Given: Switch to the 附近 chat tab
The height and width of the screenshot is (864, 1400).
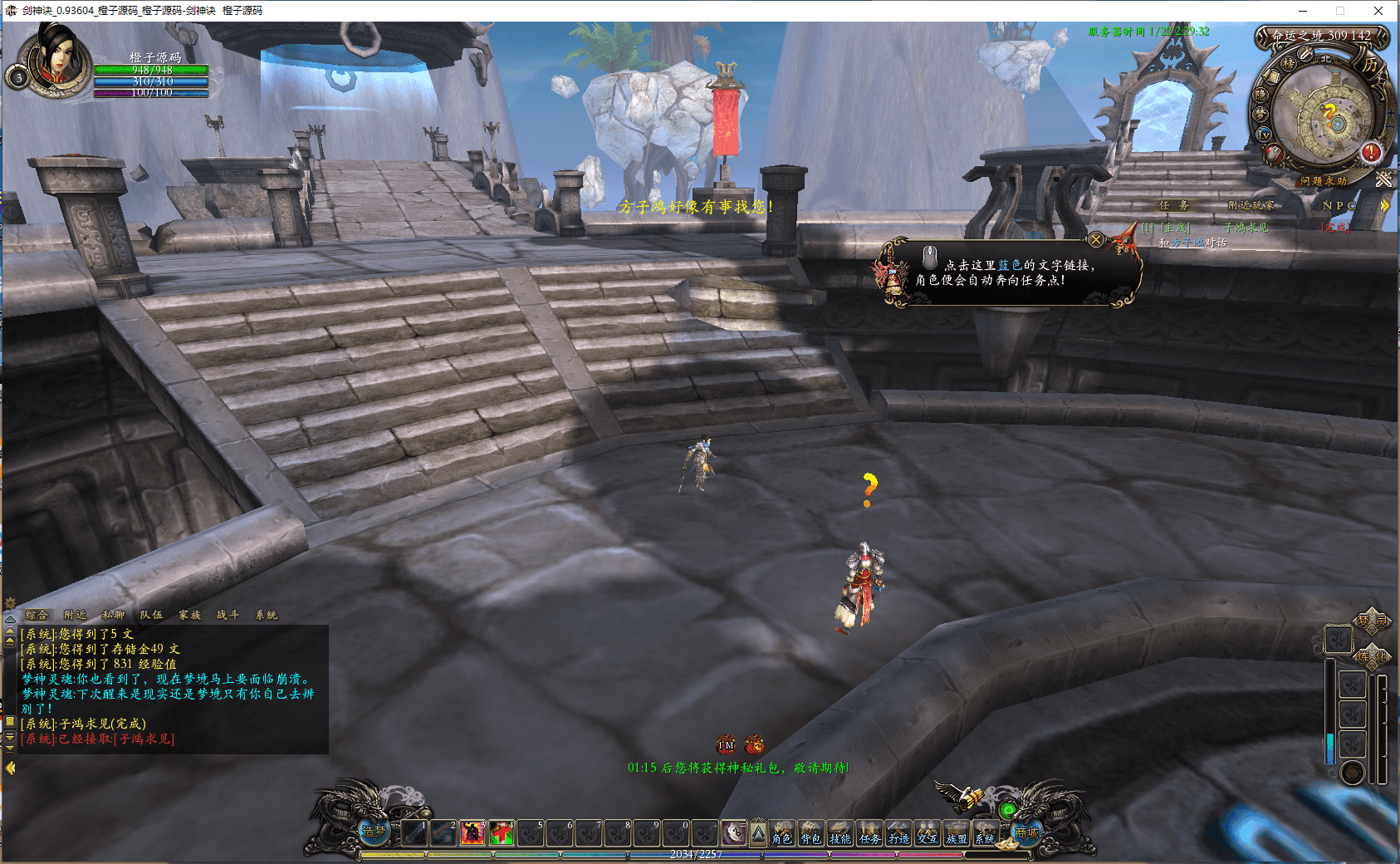Looking at the screenshot, I should pyautogui.click(x=75, y=615).
